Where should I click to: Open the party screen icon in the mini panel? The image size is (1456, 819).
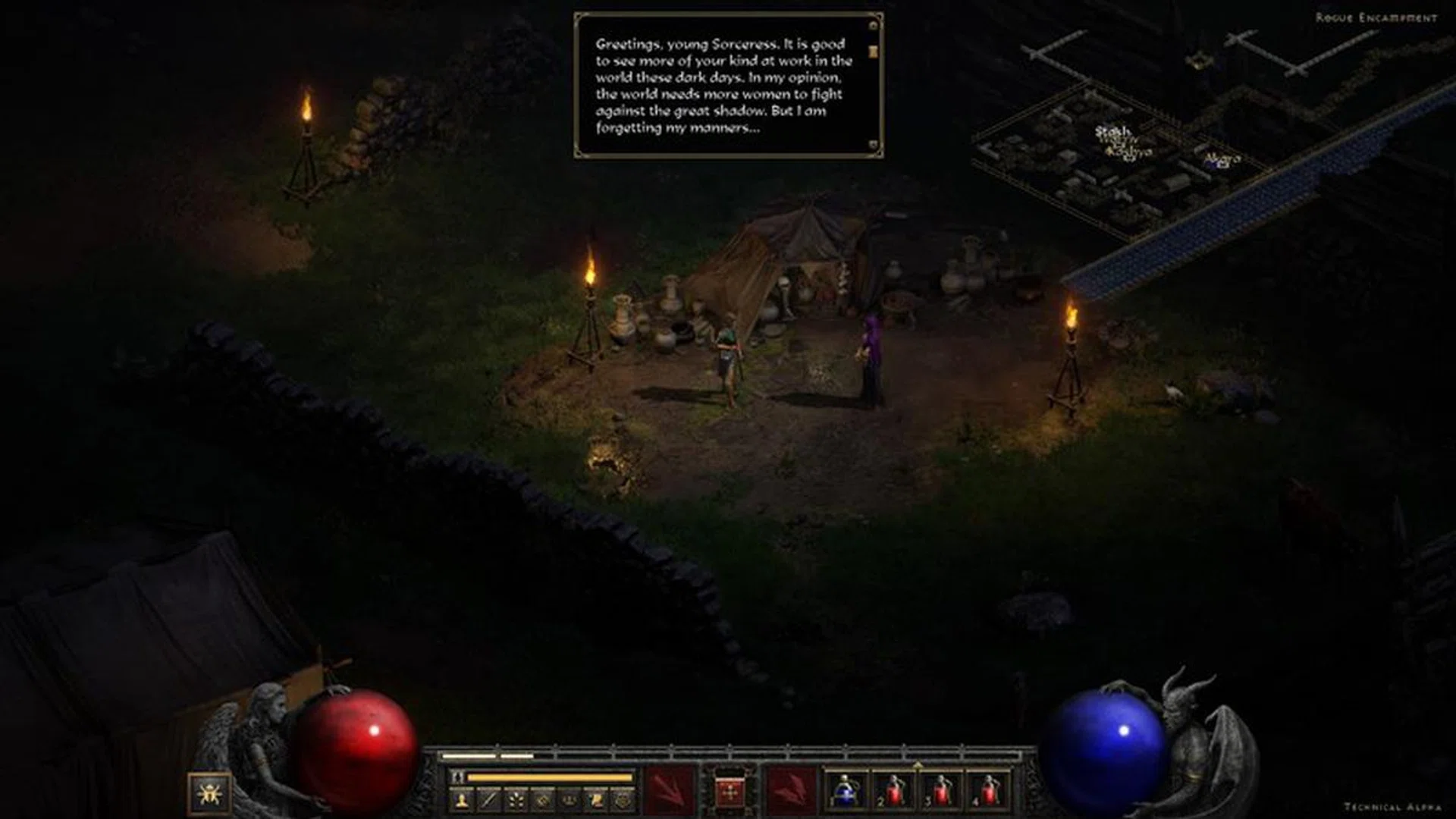[570, 801]
